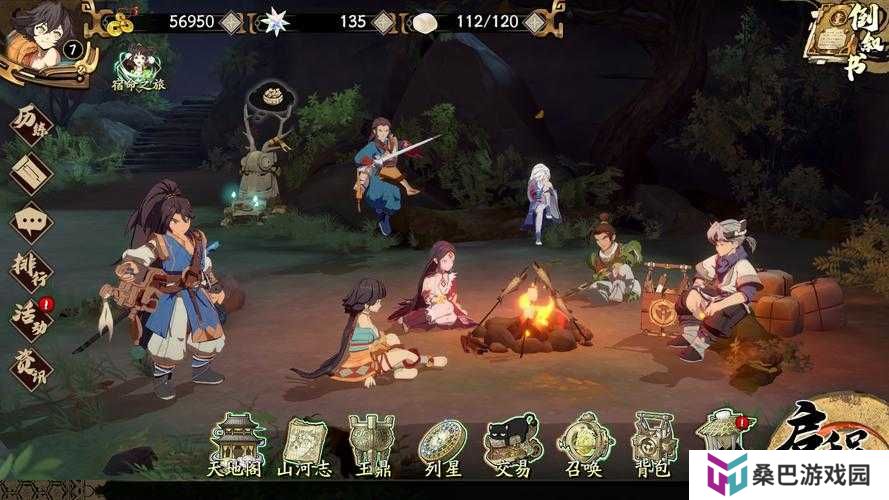This screenshot has width=889, height=500.
Task: Select the 列星 star disc
Action: pyautogui.click(x=442, y=443)
